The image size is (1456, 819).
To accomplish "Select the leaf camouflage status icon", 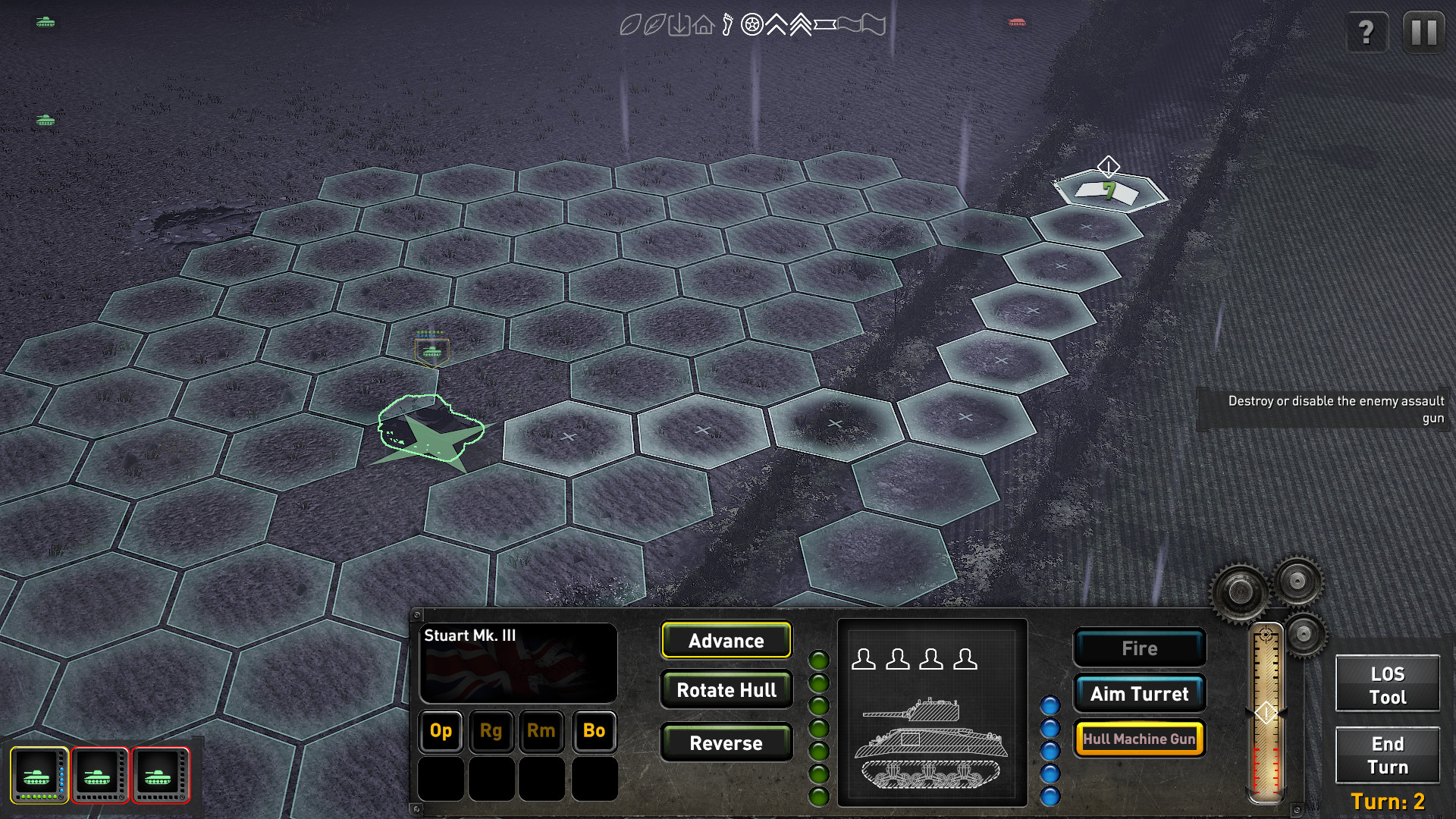I will click(629, 24).
